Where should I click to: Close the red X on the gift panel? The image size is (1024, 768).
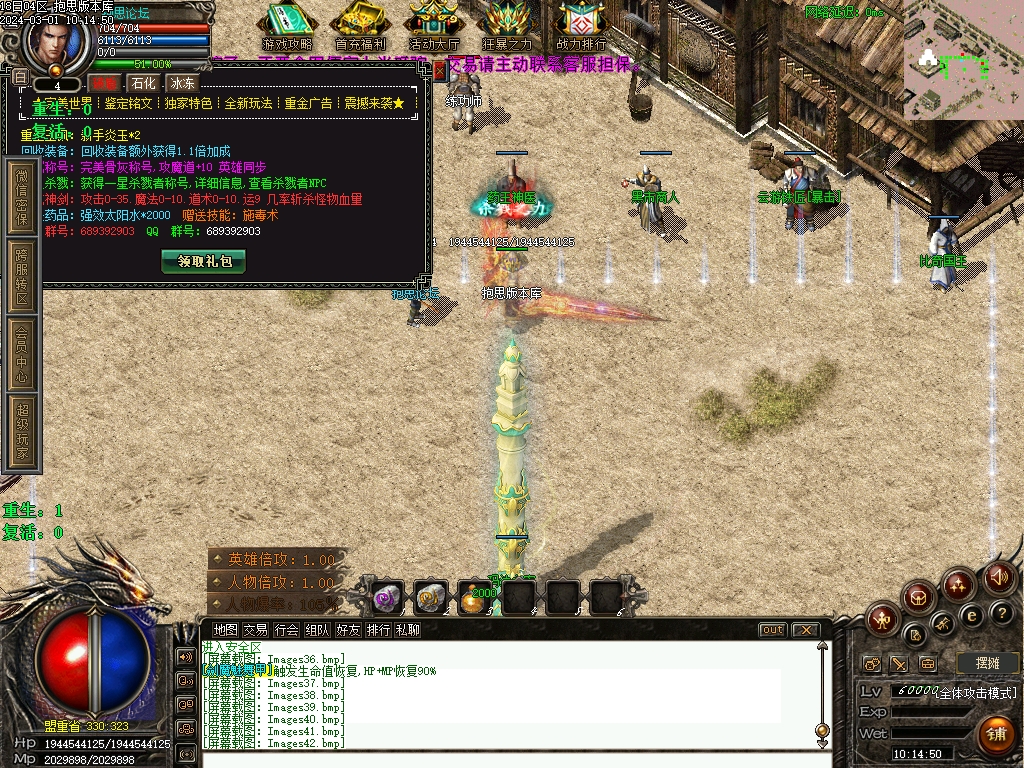click(x=438, y=70)
